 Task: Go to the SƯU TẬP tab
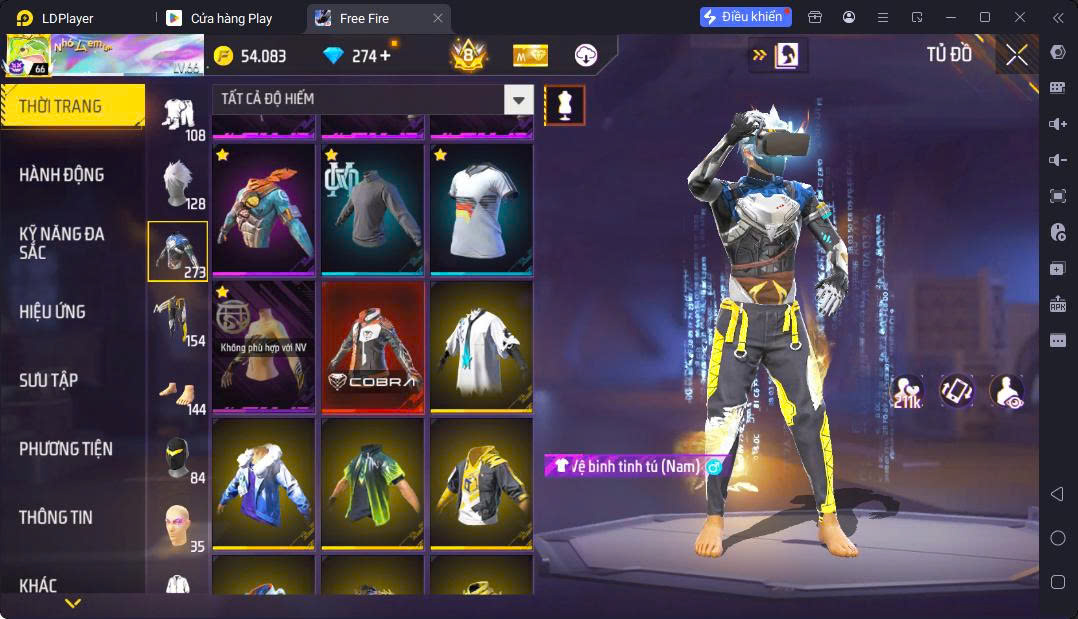pyautogui.click(x=49, y=381)
